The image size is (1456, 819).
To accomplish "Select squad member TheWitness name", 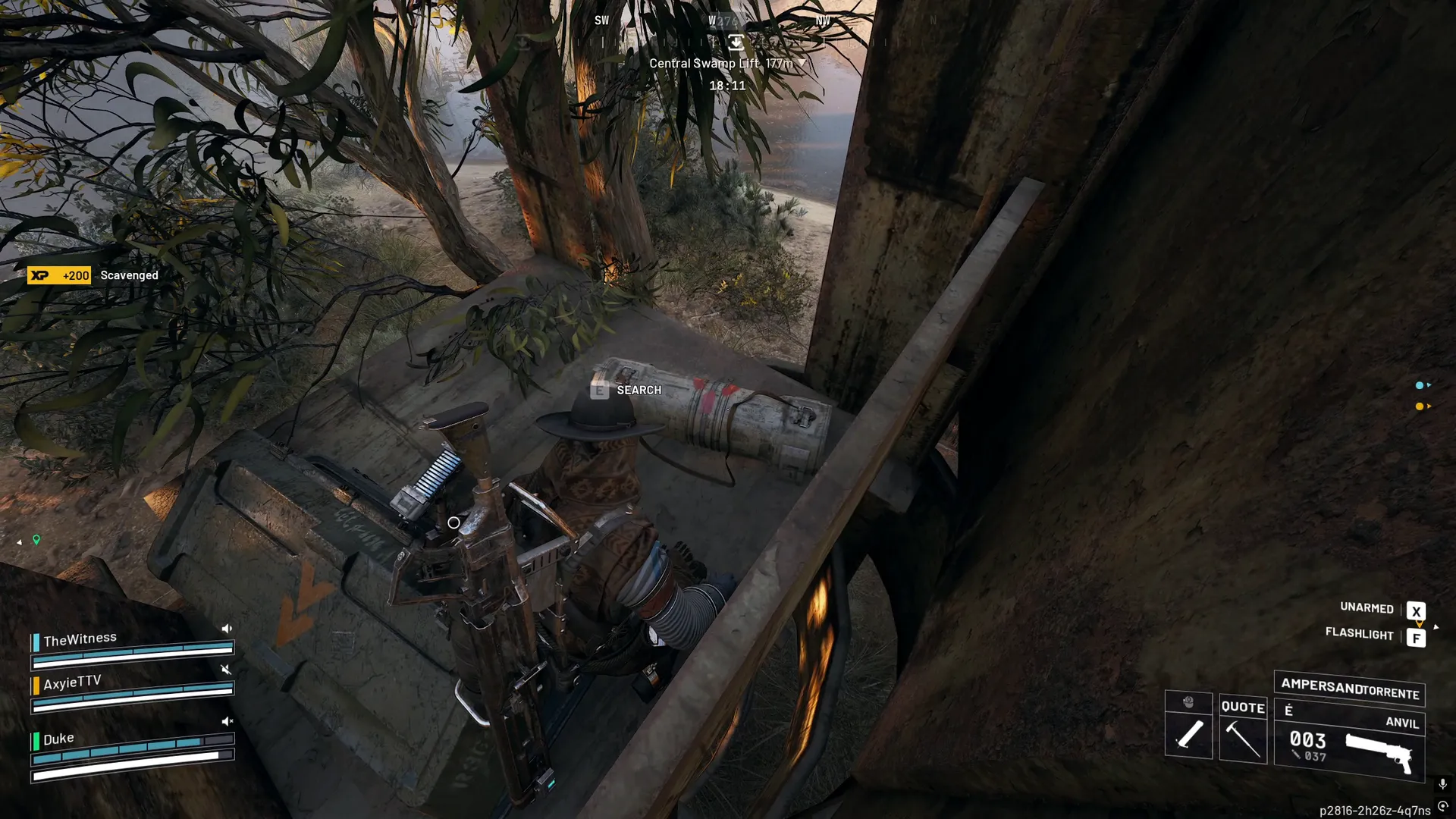I will [x=80, y=639].
